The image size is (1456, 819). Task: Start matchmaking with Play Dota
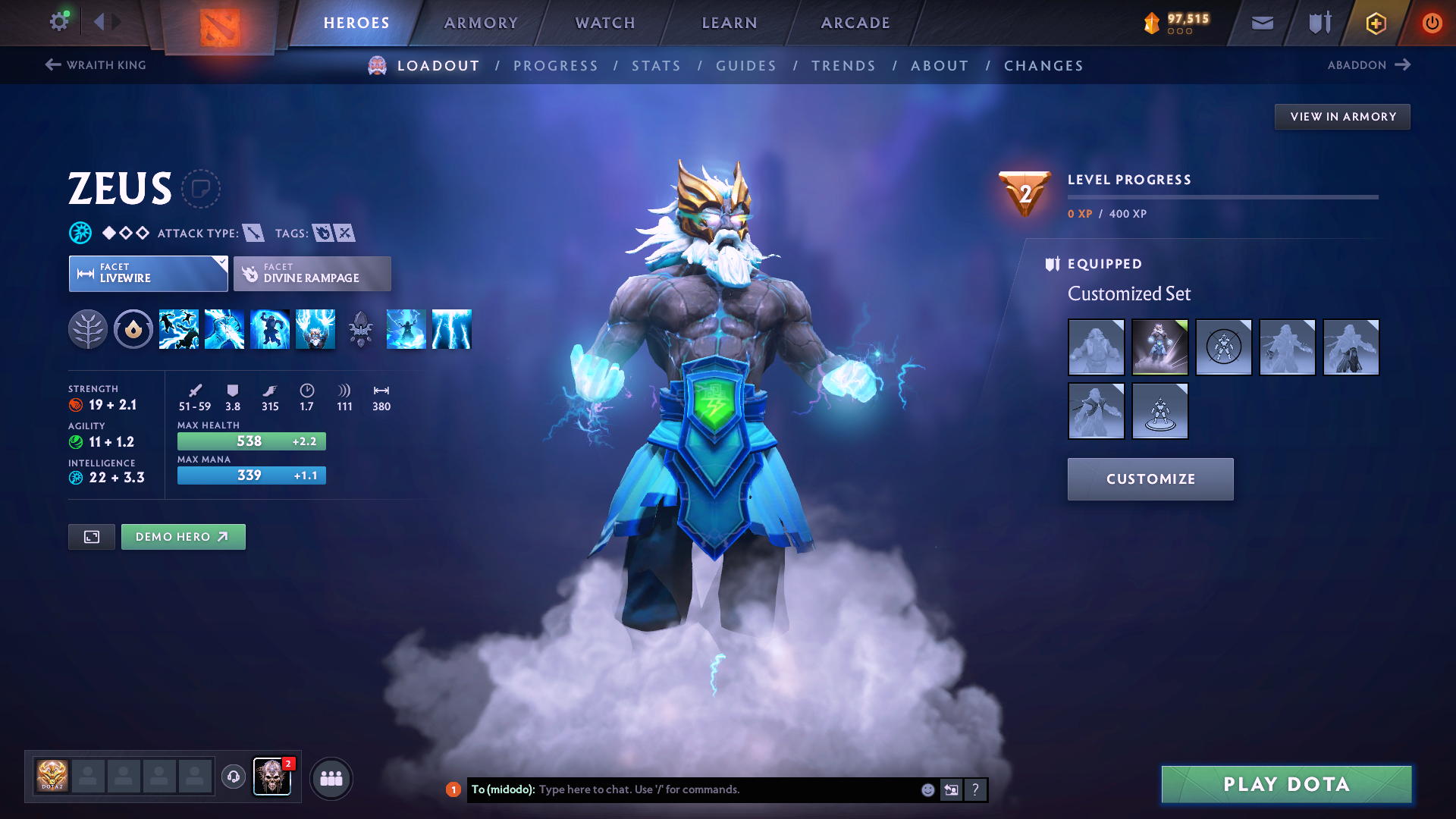(x=1286, y=784)
